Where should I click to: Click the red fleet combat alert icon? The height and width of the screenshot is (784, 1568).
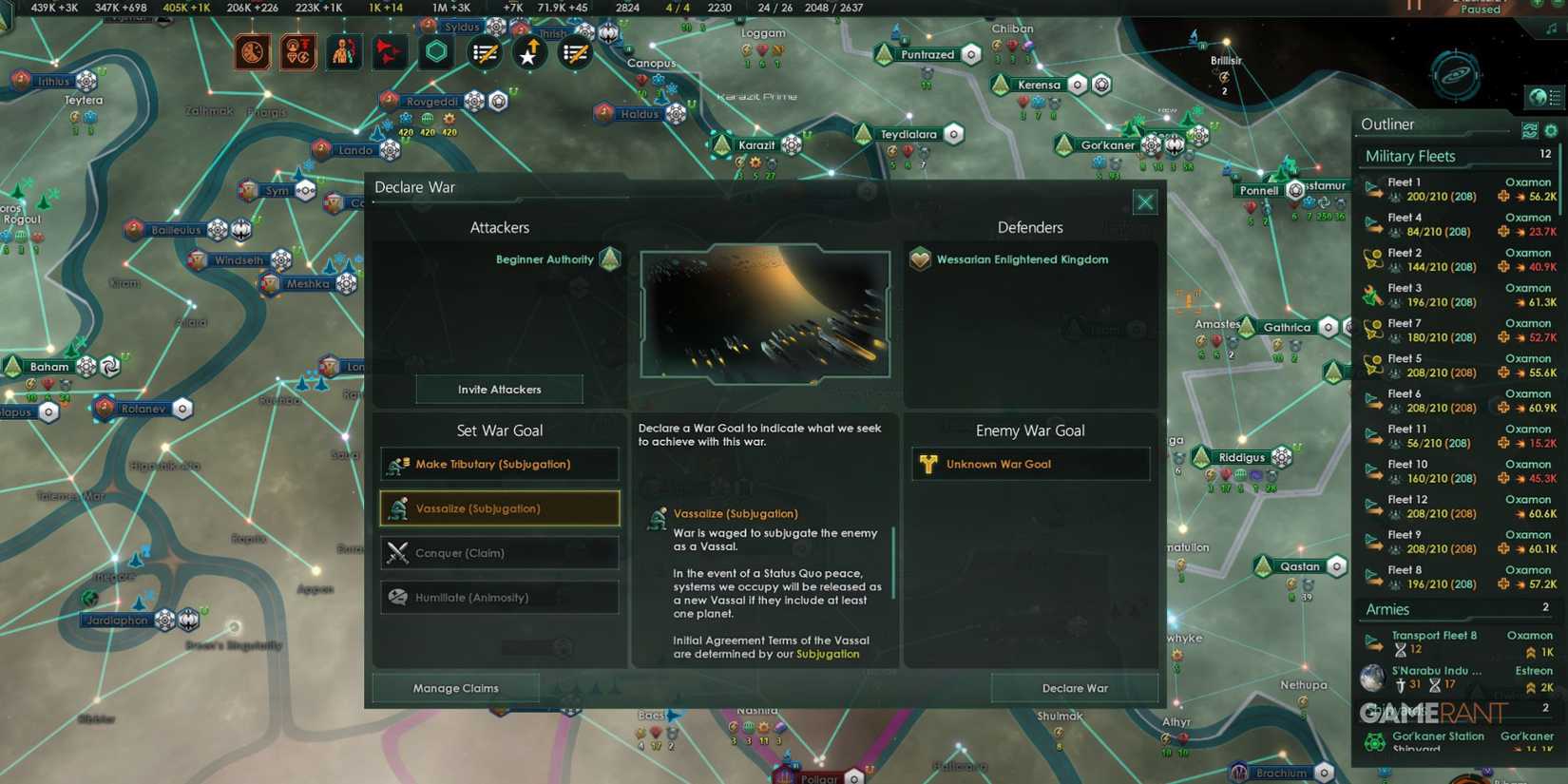(x=390, y=52)
